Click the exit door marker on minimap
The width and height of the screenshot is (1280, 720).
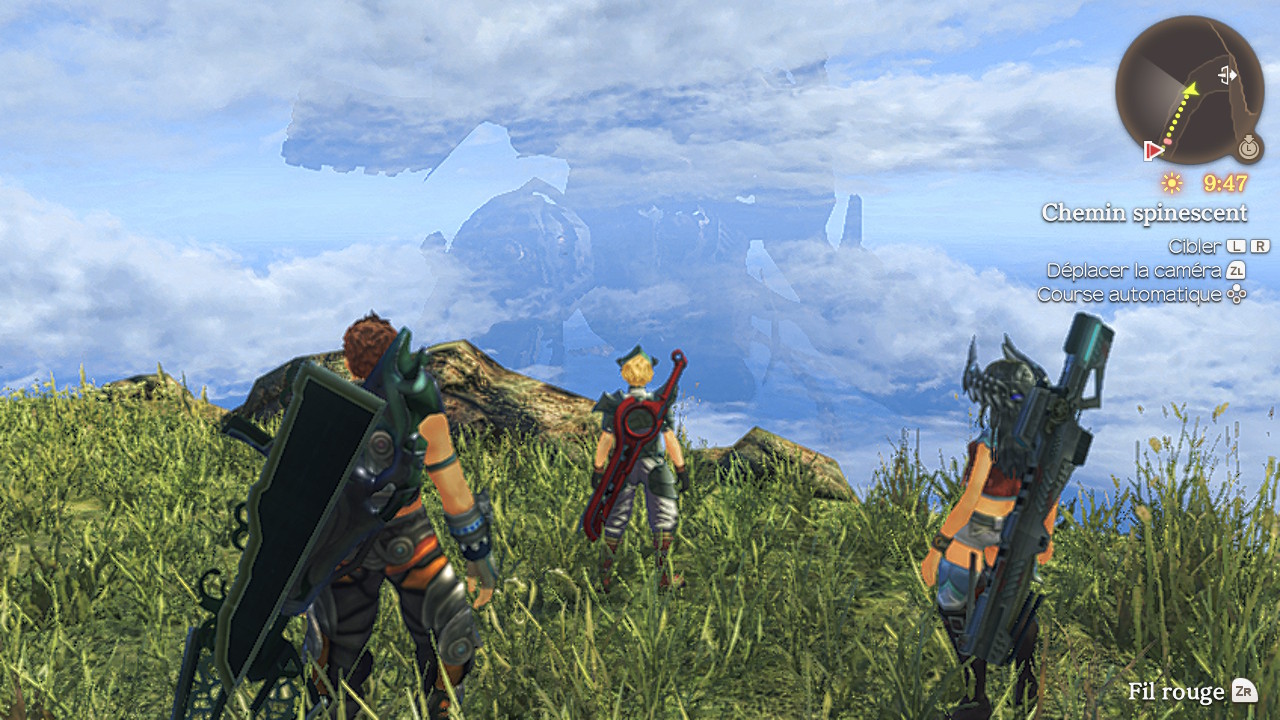(1228, 74)
